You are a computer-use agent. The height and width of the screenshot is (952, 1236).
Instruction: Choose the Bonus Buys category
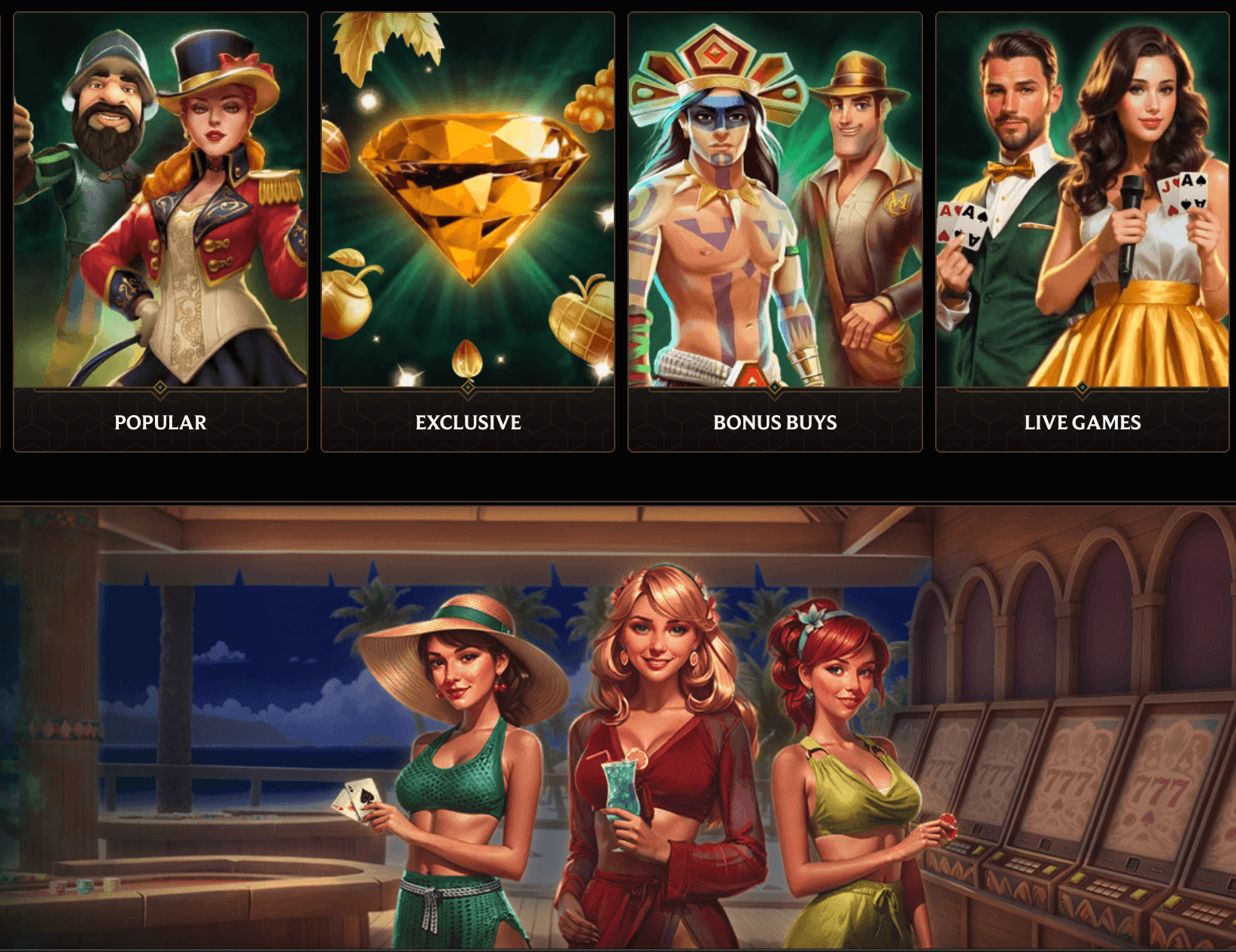775,232
